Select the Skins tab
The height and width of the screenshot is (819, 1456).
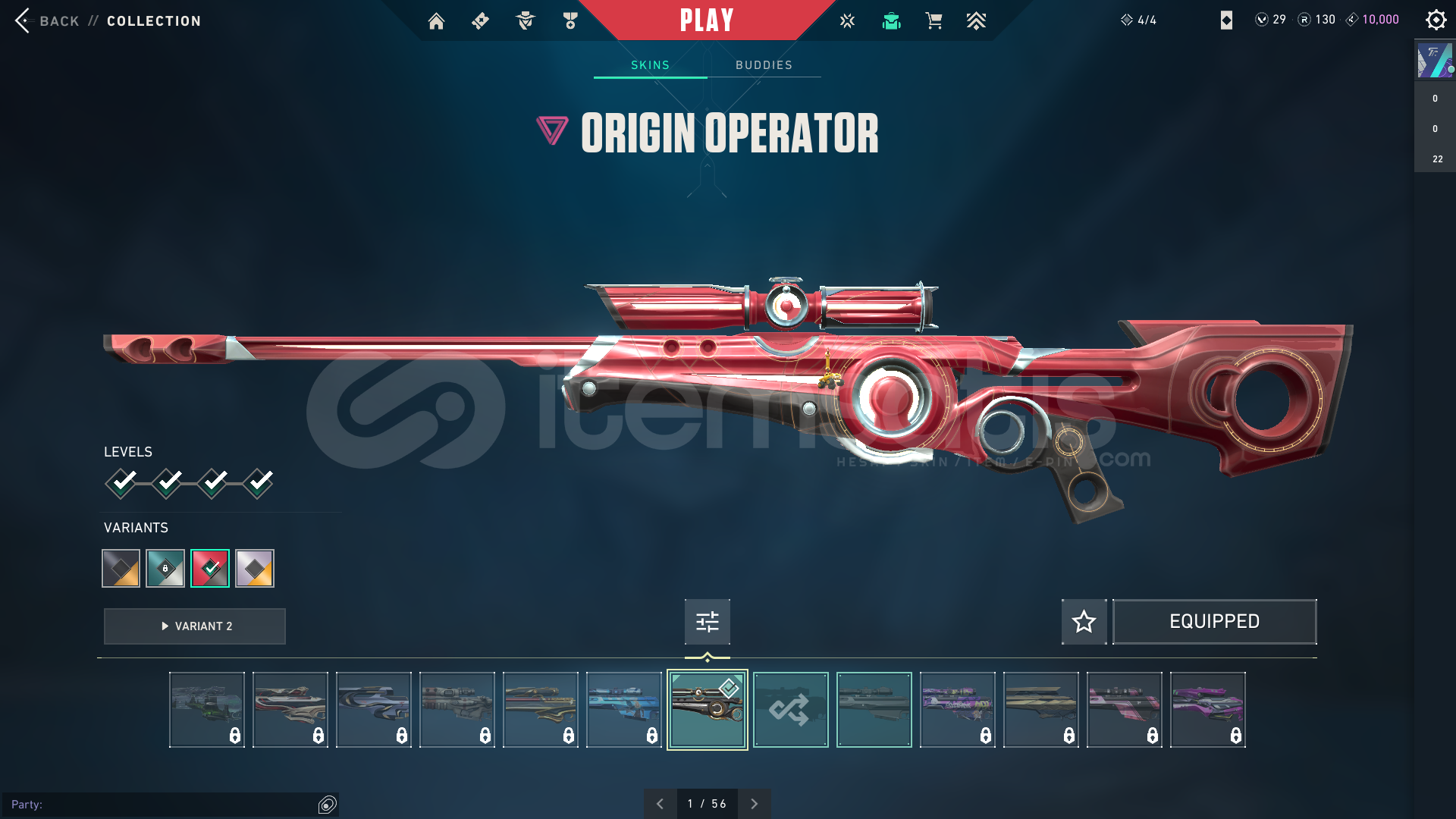pyautogui.click(x=650, y=65)
